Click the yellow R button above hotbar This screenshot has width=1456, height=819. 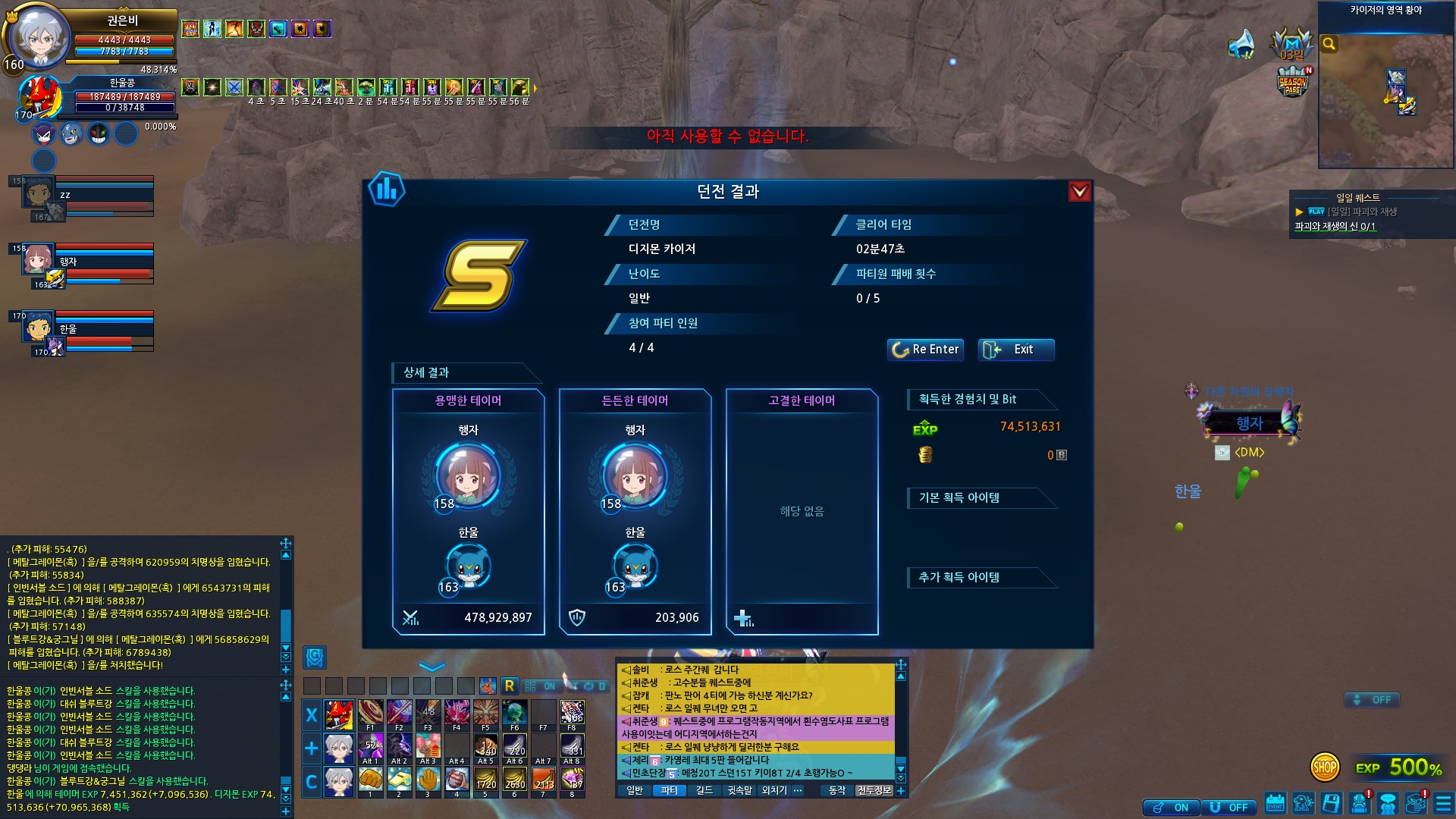(510, 686)
